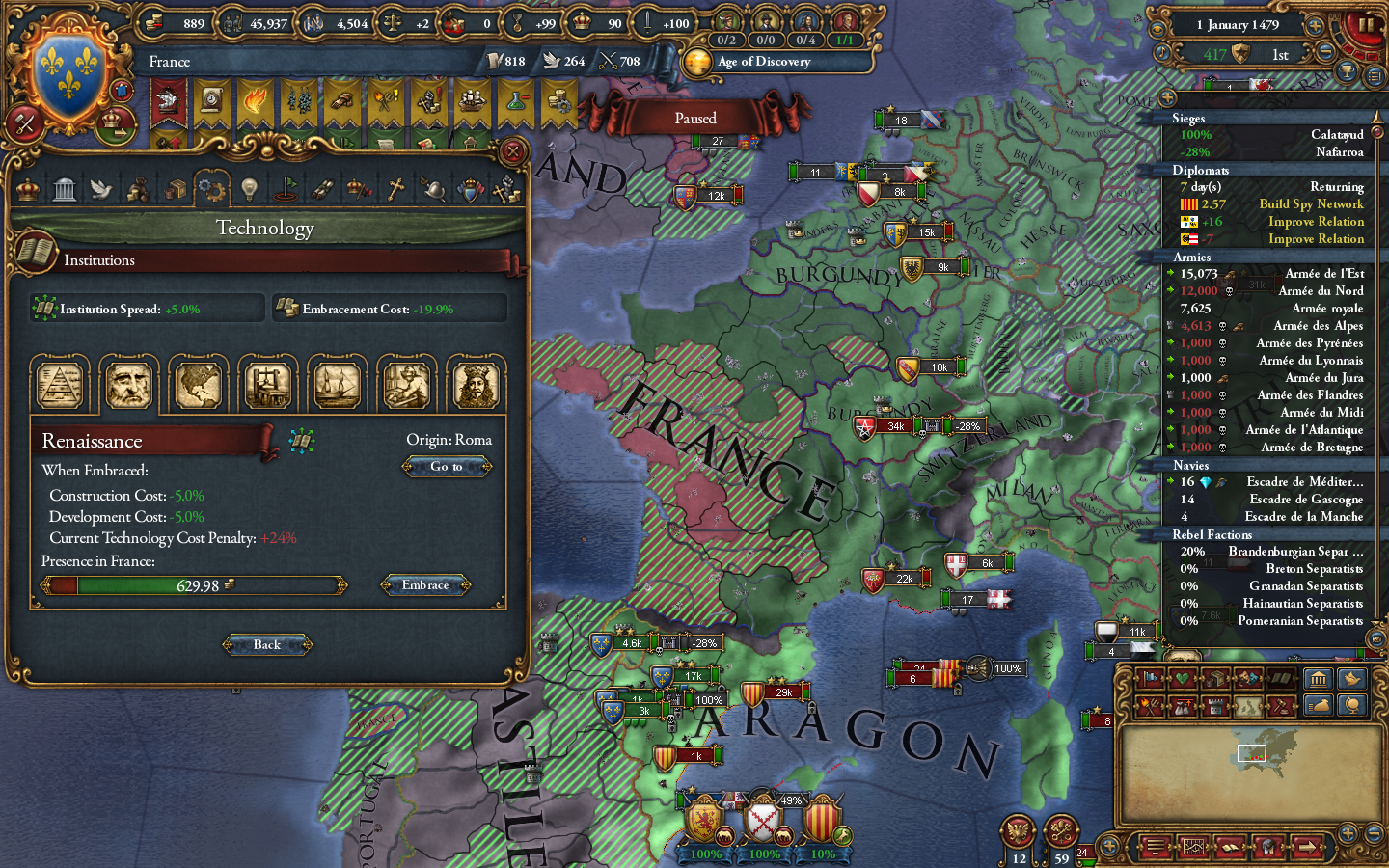Toggle the trade mapmode with the money bag icon
1389x868 pixels.
[x=1319, y=705]
